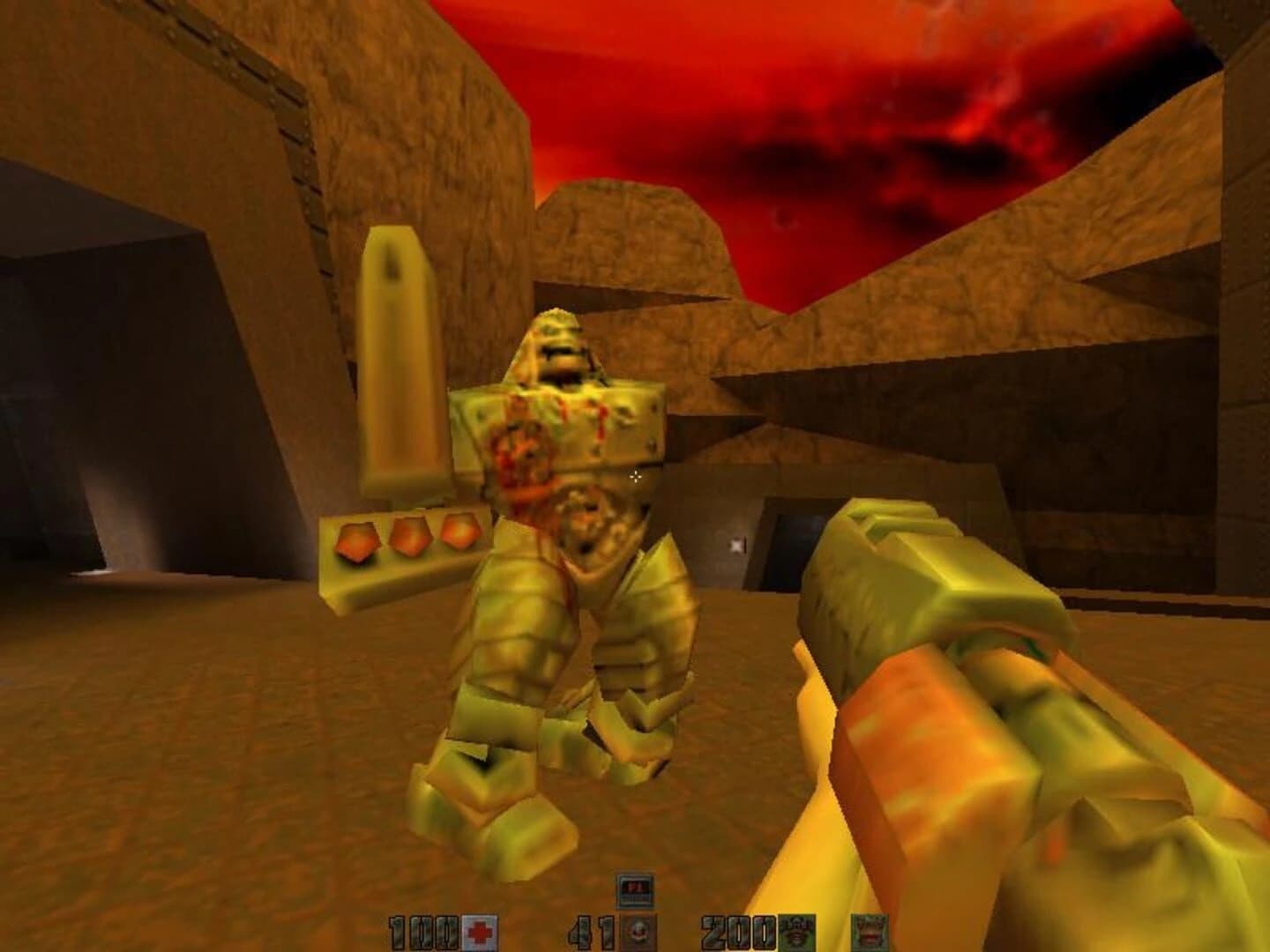Click the F1 help computer icon above the HUD
1270x952 pixels.
click(x=637, y=890)
